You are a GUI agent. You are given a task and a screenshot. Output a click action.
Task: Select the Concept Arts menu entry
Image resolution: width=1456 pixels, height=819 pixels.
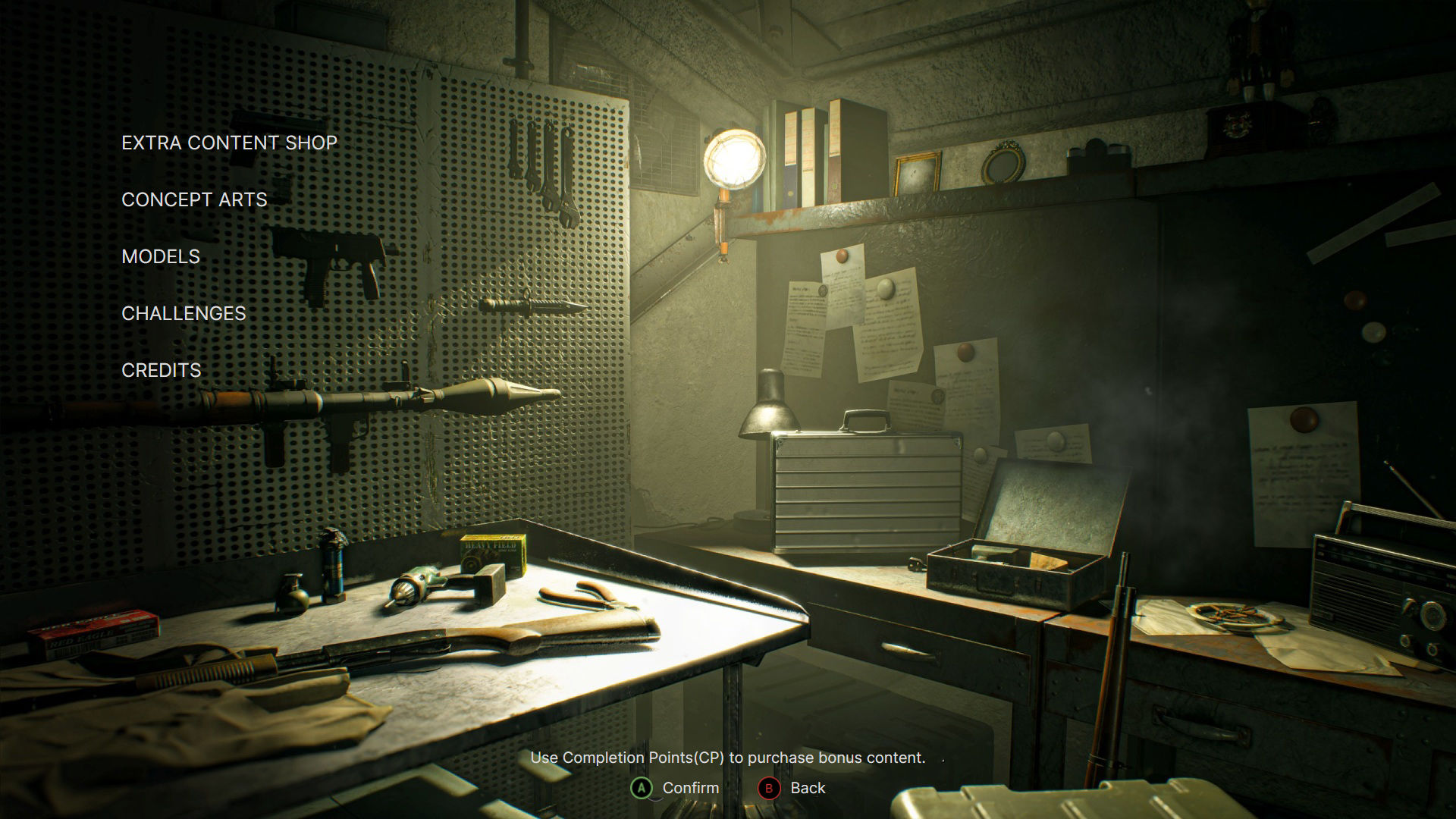click(193, 199)
